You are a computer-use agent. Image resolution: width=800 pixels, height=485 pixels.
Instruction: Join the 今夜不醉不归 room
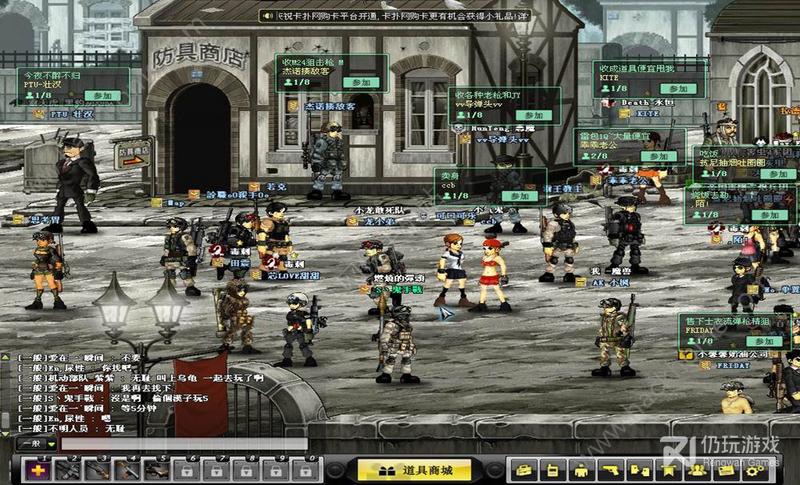(x=97, y=96)
